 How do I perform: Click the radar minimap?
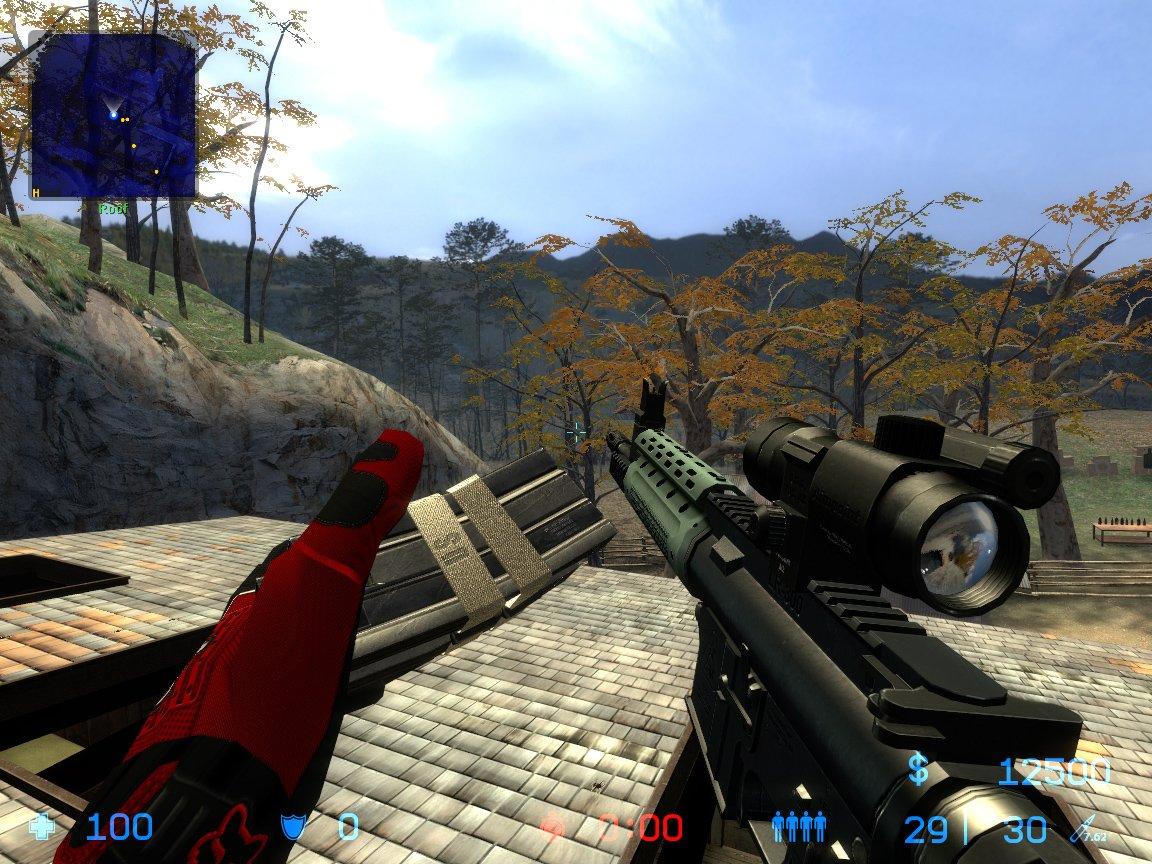tap(113, 114)
